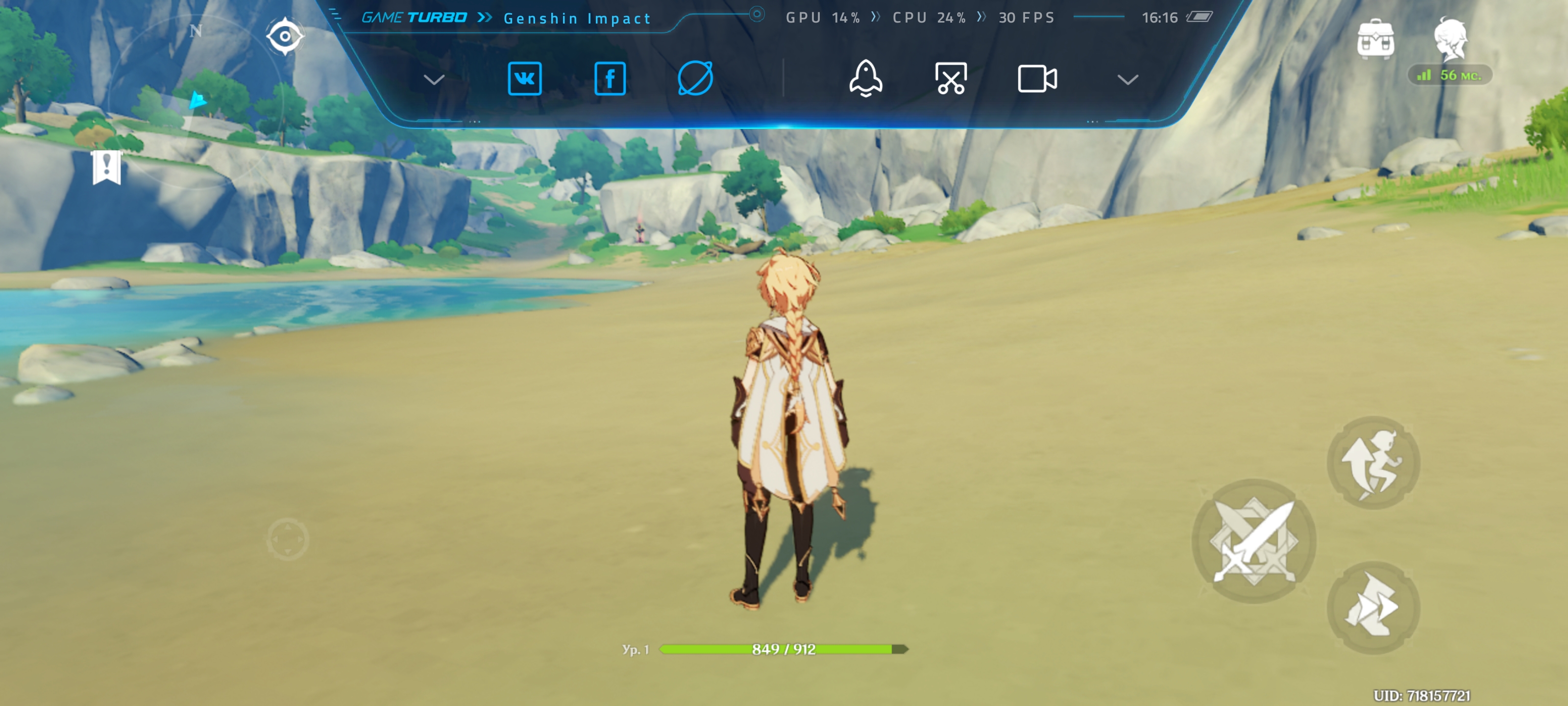Launch Facebook from the Game Turbo bar
This screenshot has width=1568, height=706.
[609, 78]
